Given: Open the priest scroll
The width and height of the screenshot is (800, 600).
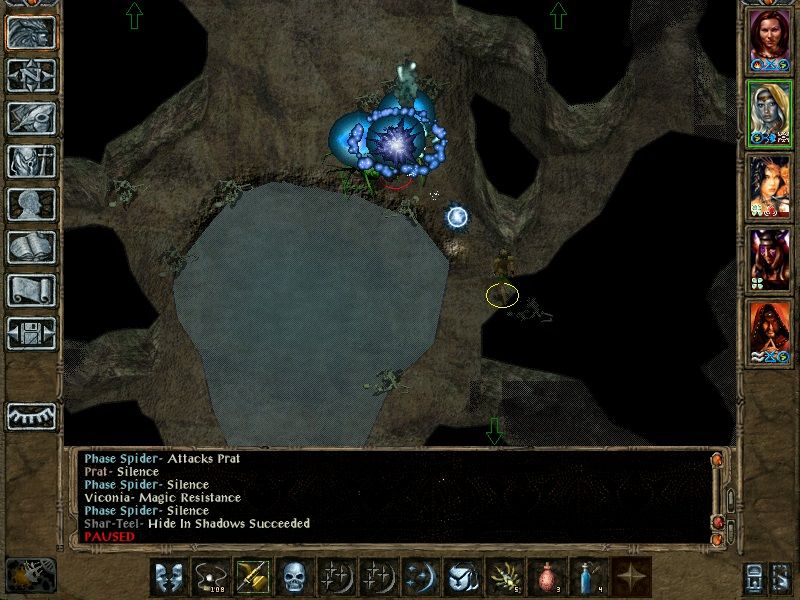Looking at the screenshot, I should coord(31,289).
